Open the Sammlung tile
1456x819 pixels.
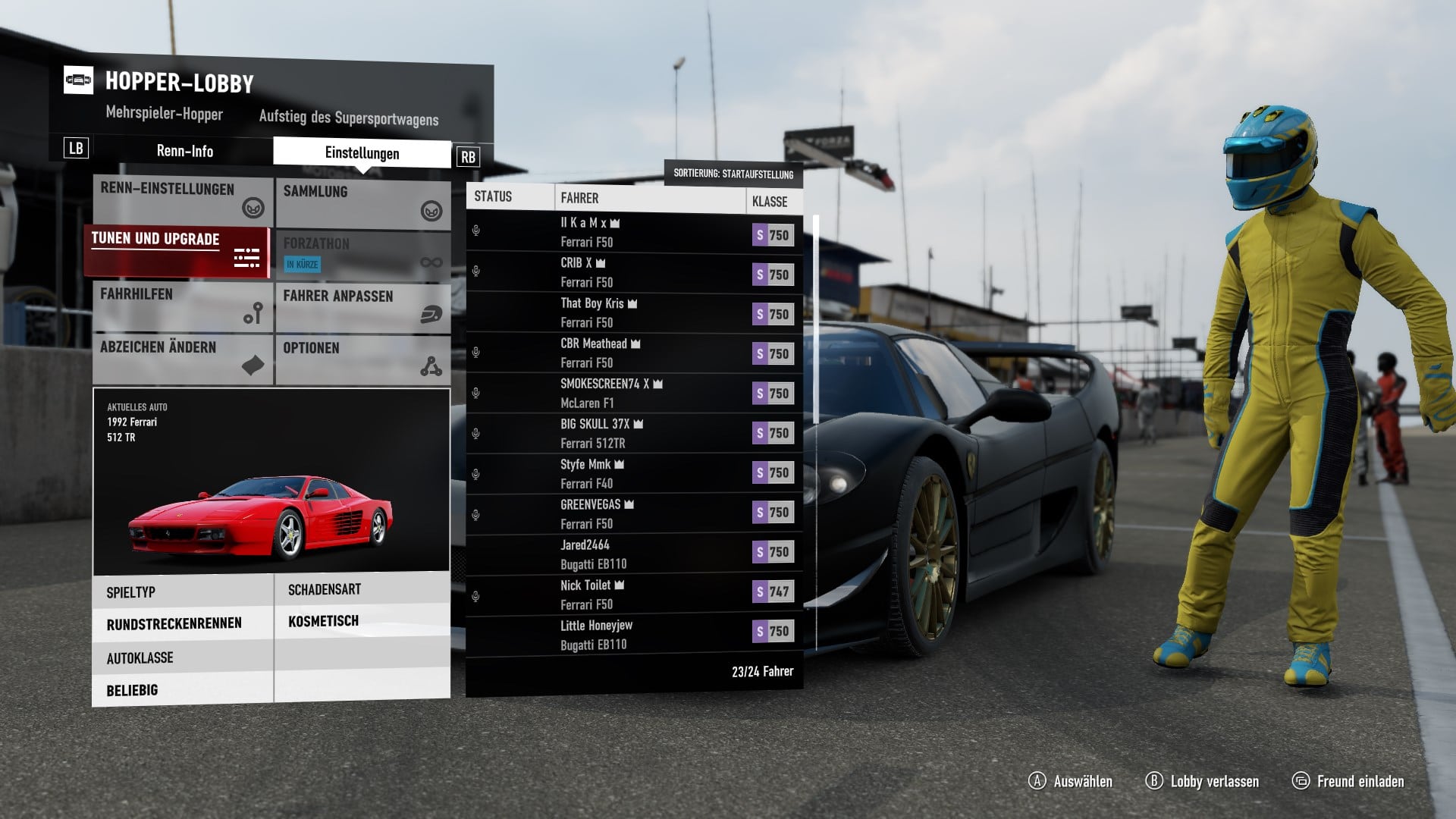click(362, 202)
